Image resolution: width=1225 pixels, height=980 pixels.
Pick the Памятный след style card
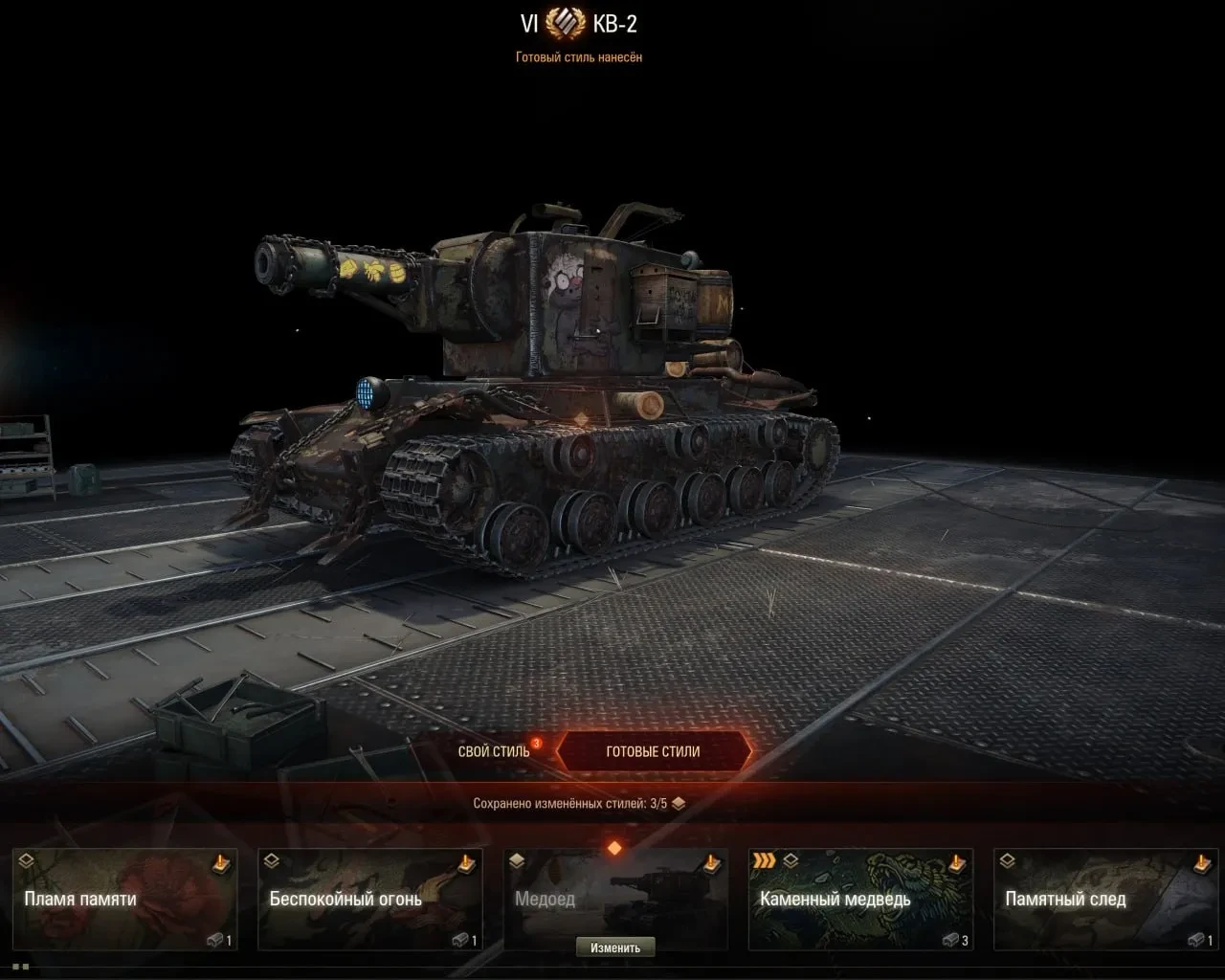coord(1105,899)
